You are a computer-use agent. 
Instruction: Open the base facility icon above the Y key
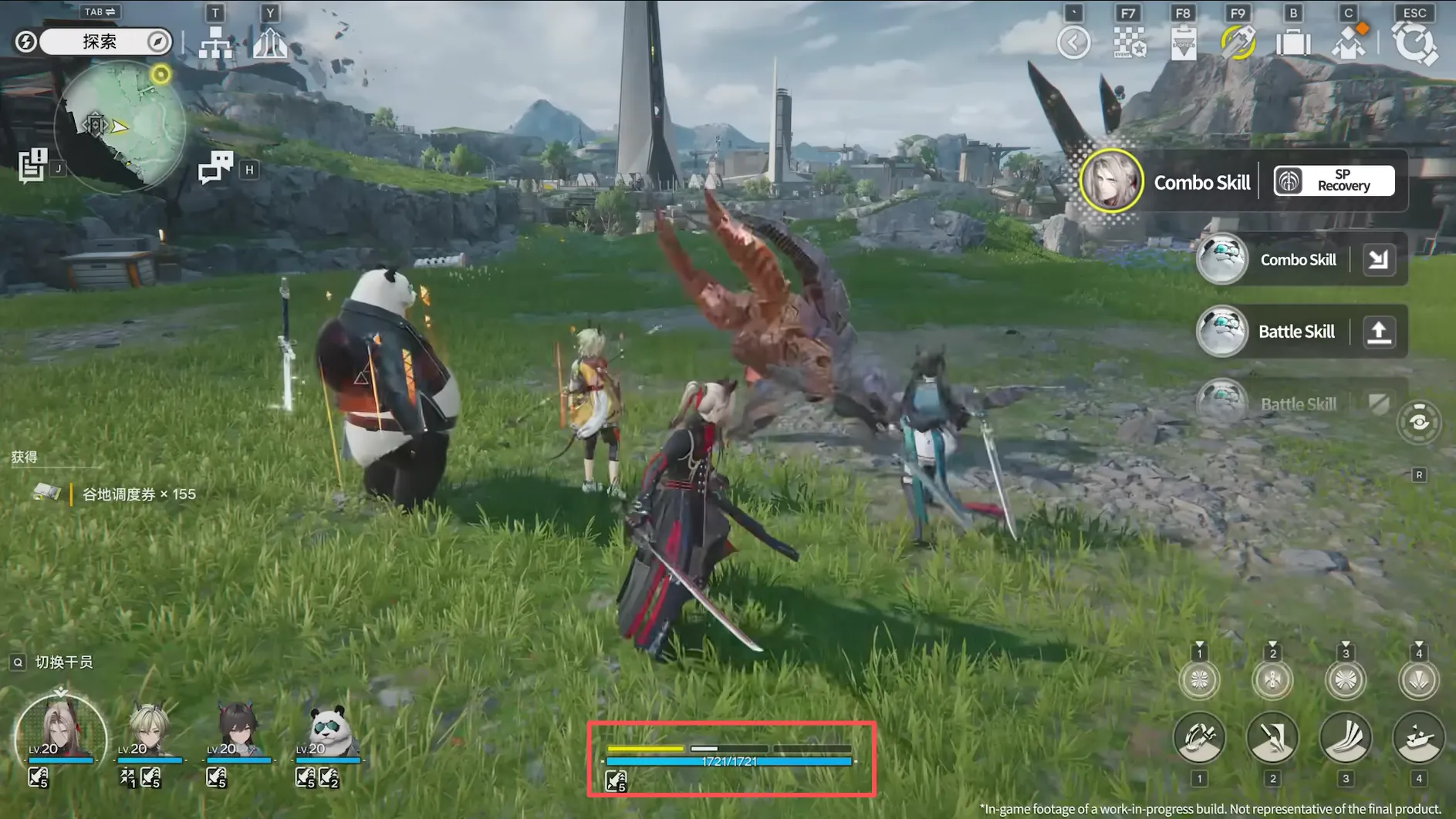point(270,44)
